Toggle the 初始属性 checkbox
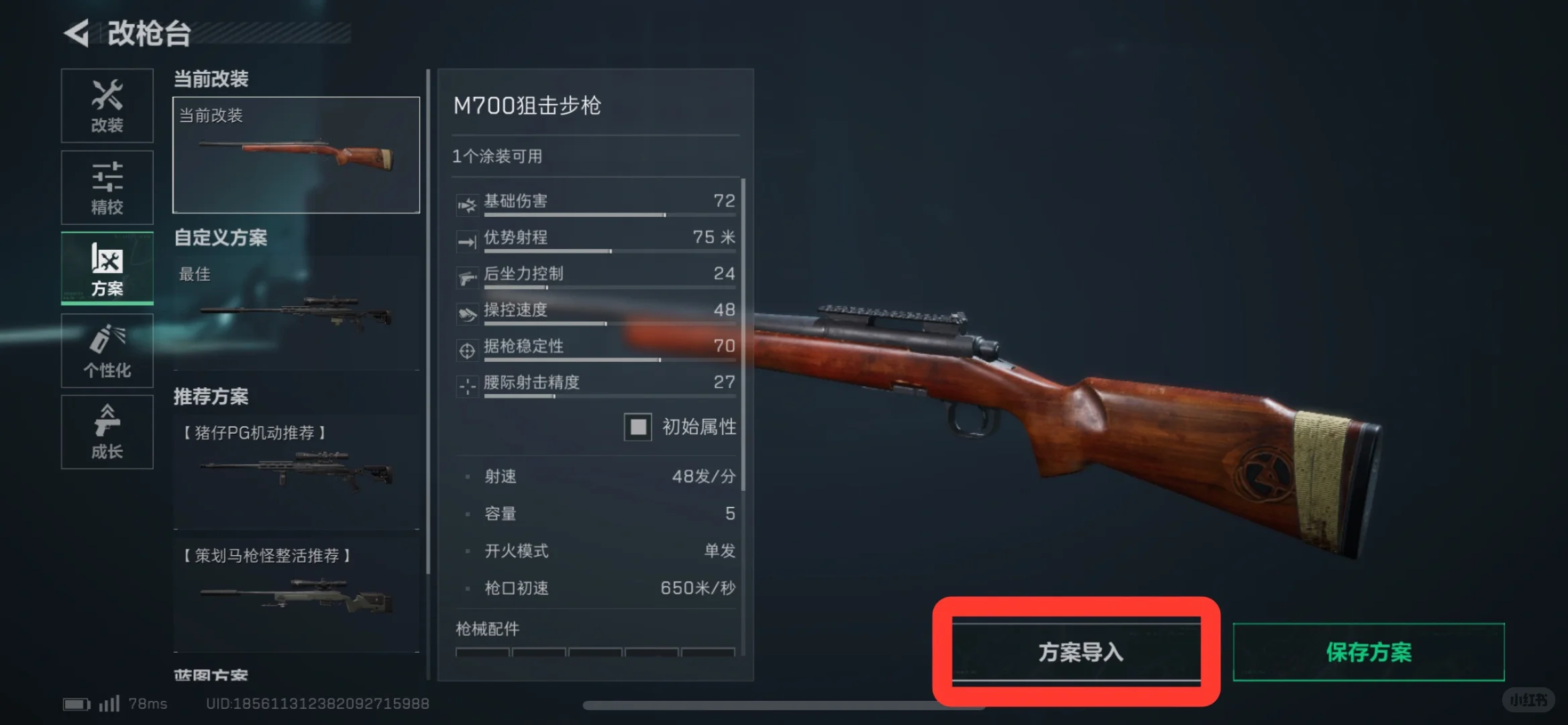This screenshot has width=1568, height=725. (x=637, y=427)
